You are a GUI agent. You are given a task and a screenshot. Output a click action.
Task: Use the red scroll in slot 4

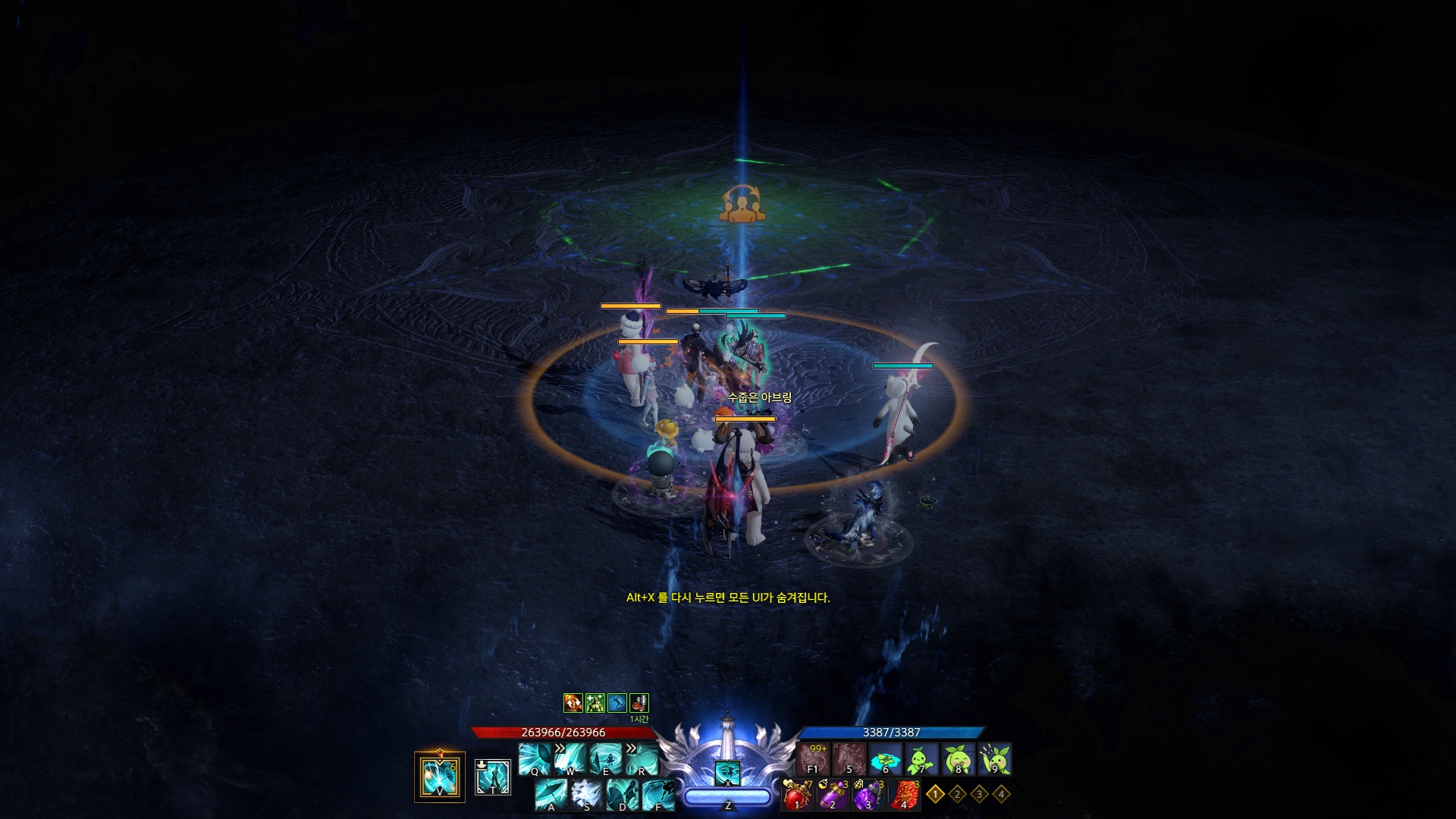905,795
